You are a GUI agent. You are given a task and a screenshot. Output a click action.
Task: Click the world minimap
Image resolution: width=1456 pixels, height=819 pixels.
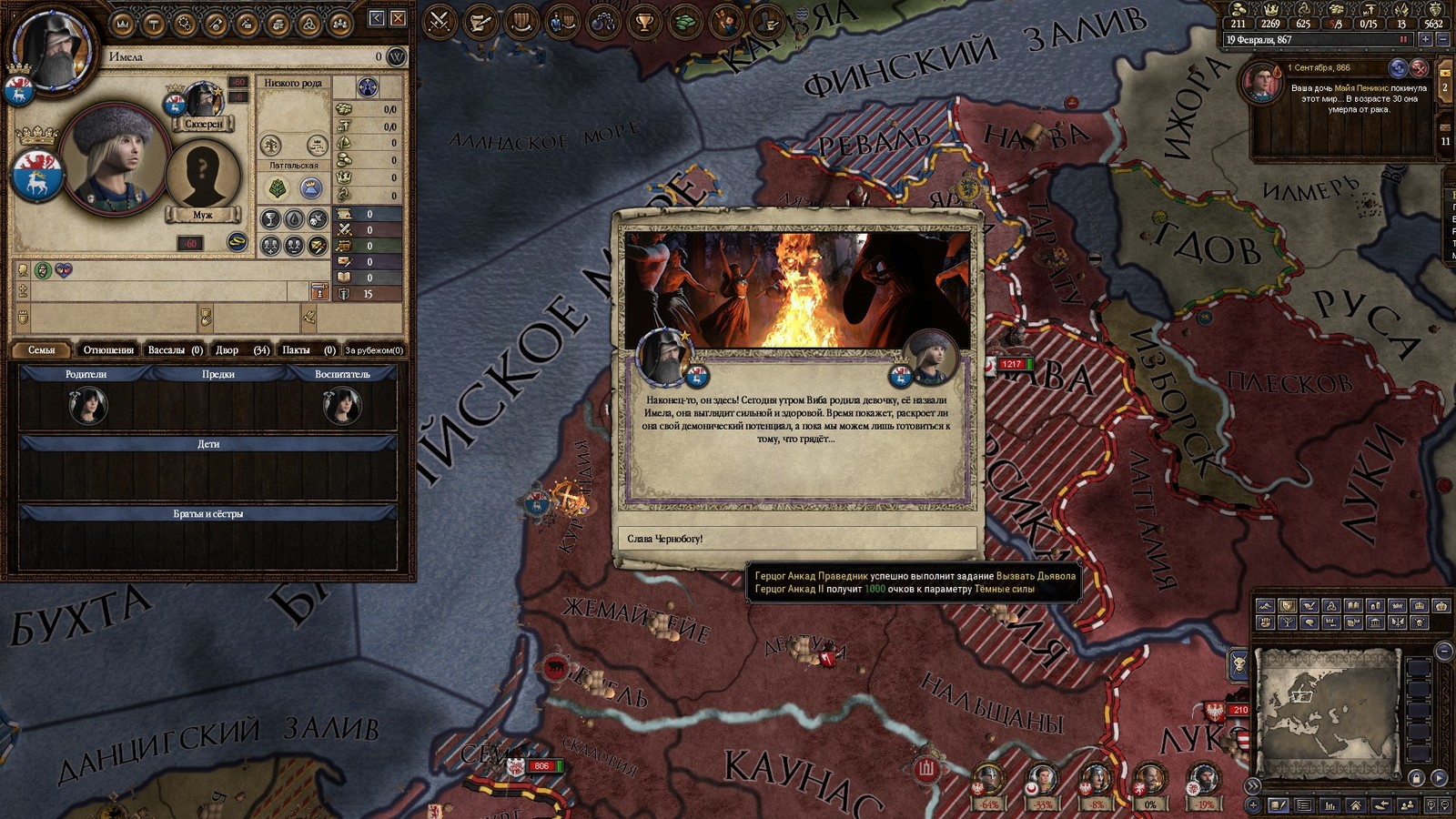tap(1326, 712)
